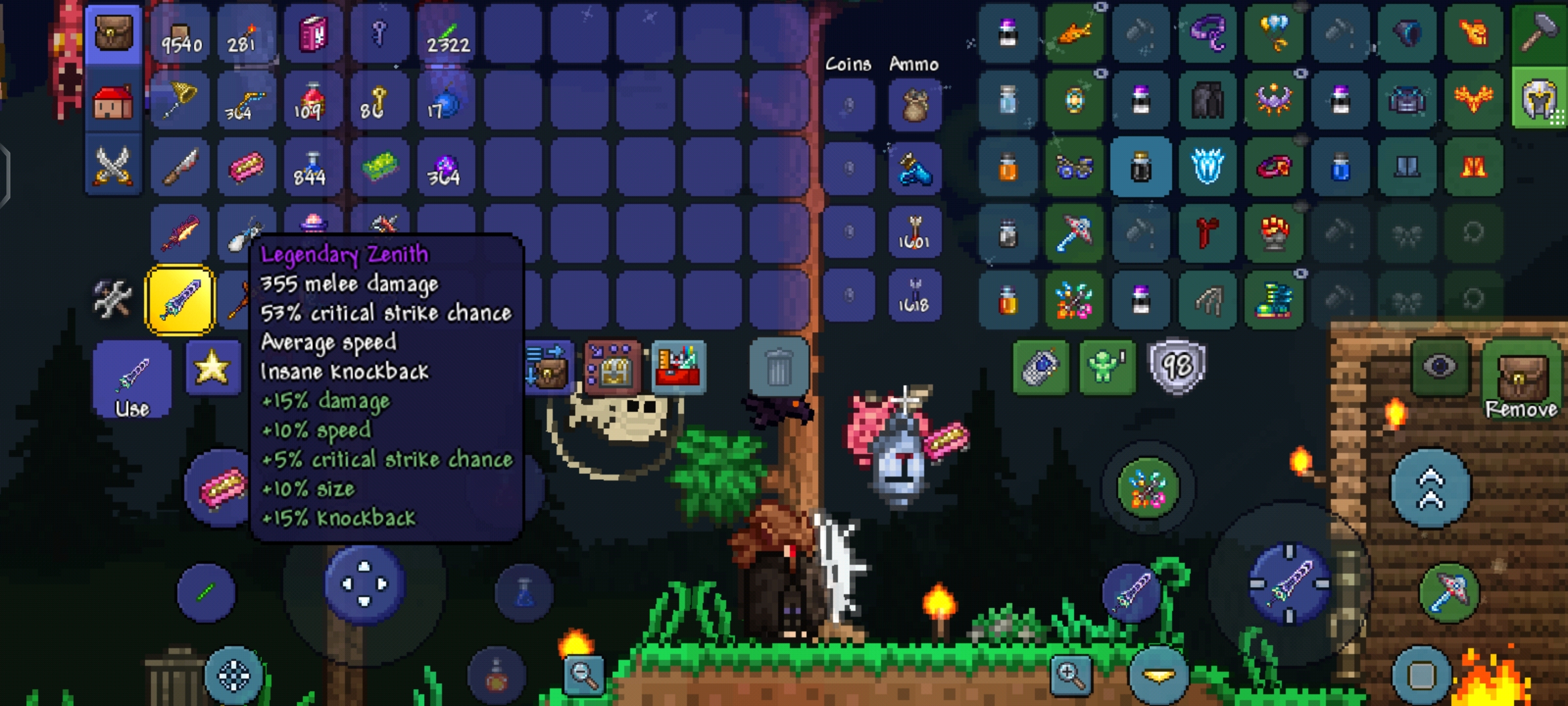
Task: Select the spell book inventory slot
Action: (x=314, y=34)
